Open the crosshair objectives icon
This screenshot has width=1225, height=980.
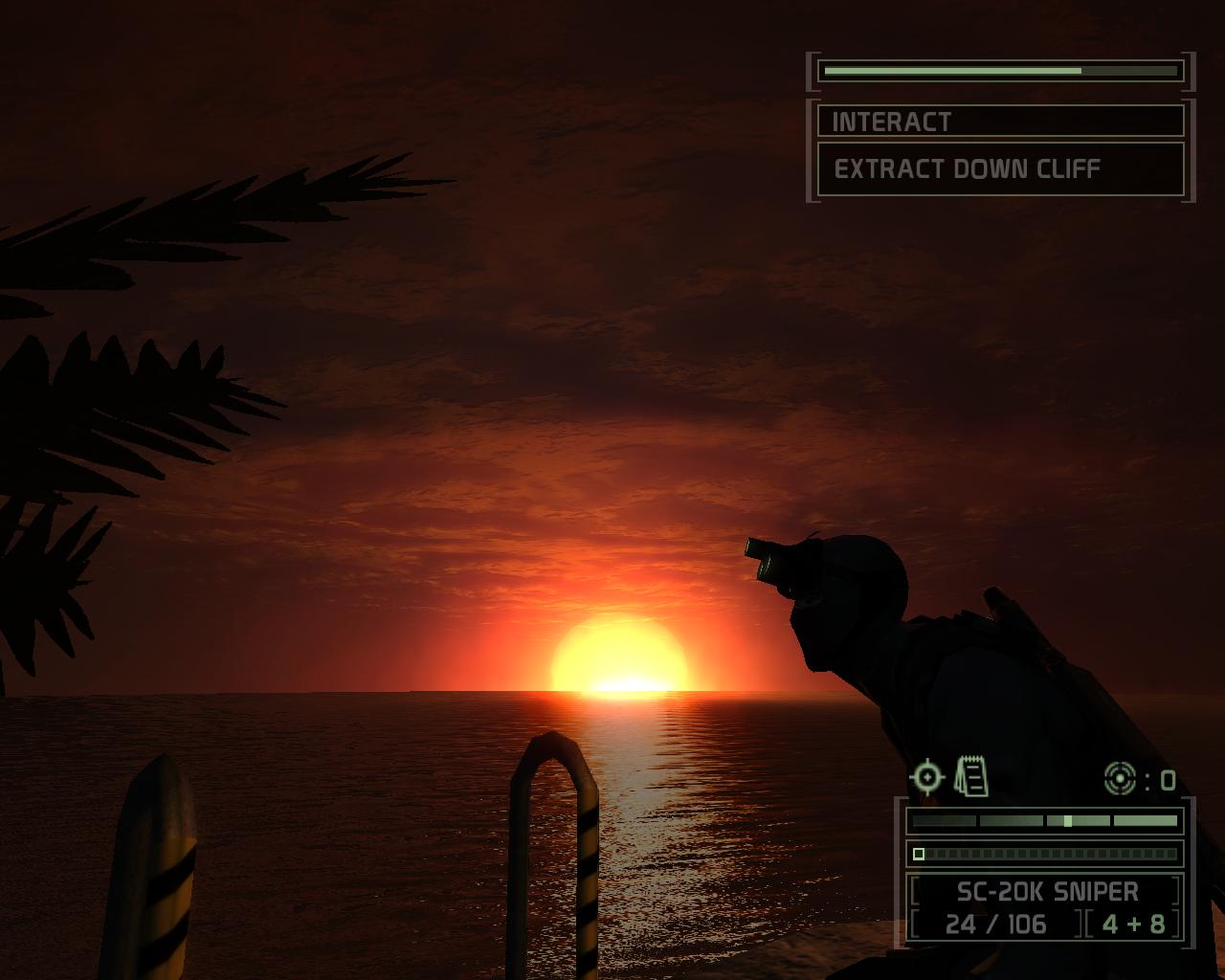(926, 777)
